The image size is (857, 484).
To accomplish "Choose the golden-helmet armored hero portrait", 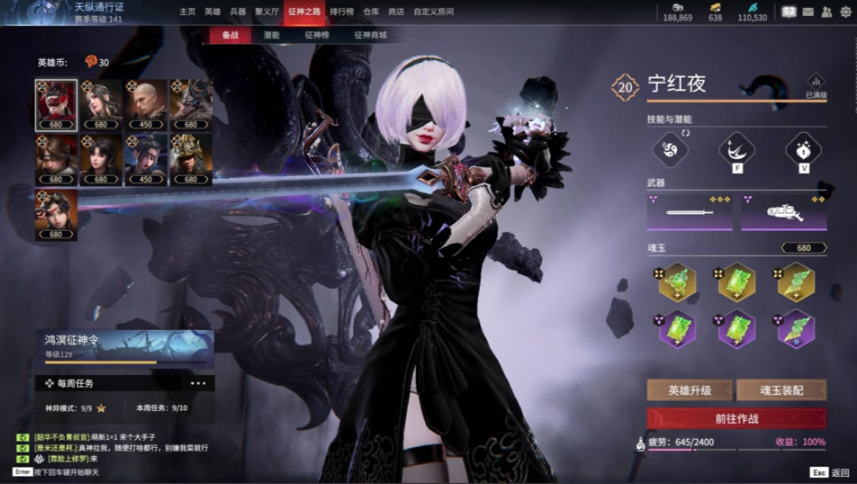I will [x=190, y=158].
